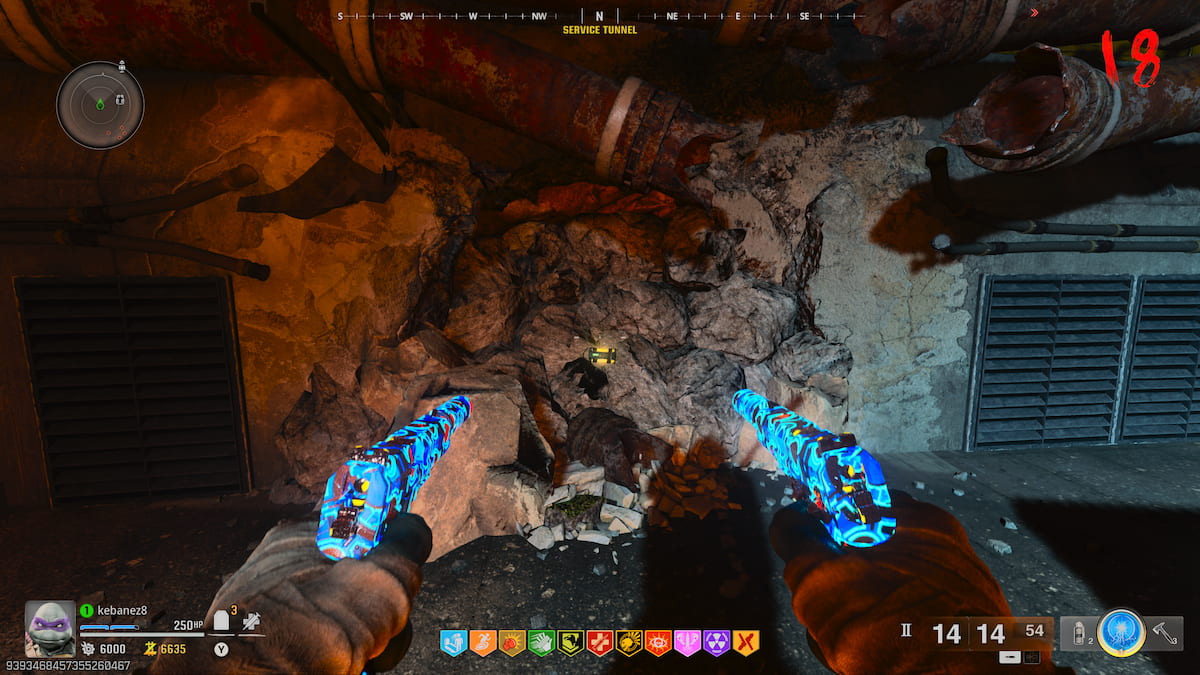Activate the blue glowing field upgrade
Image resolution: width=1200 pixels, height=675 pixels.
[x=1120, y=632]
